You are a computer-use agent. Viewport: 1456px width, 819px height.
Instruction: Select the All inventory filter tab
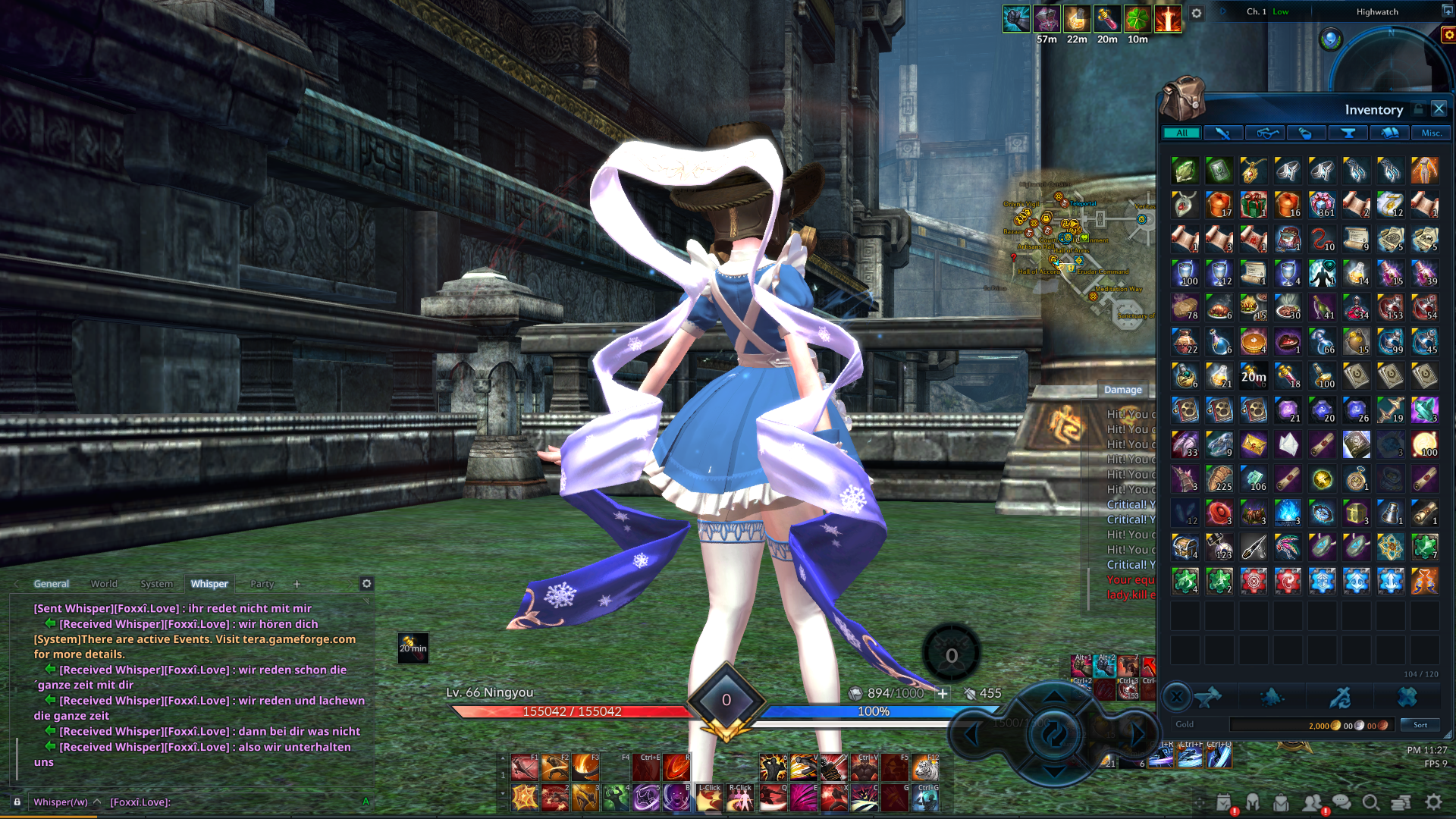1181,133
